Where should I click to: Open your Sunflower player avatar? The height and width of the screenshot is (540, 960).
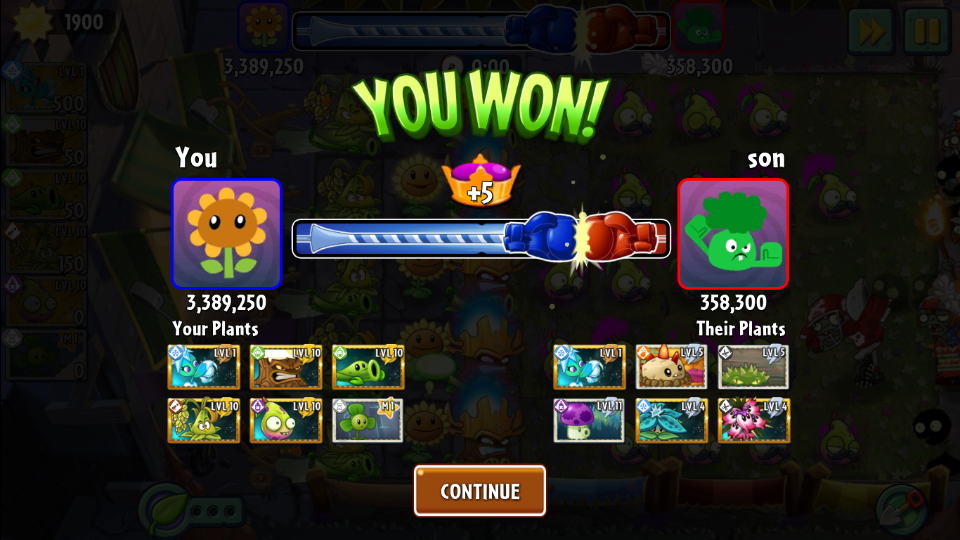227,234
